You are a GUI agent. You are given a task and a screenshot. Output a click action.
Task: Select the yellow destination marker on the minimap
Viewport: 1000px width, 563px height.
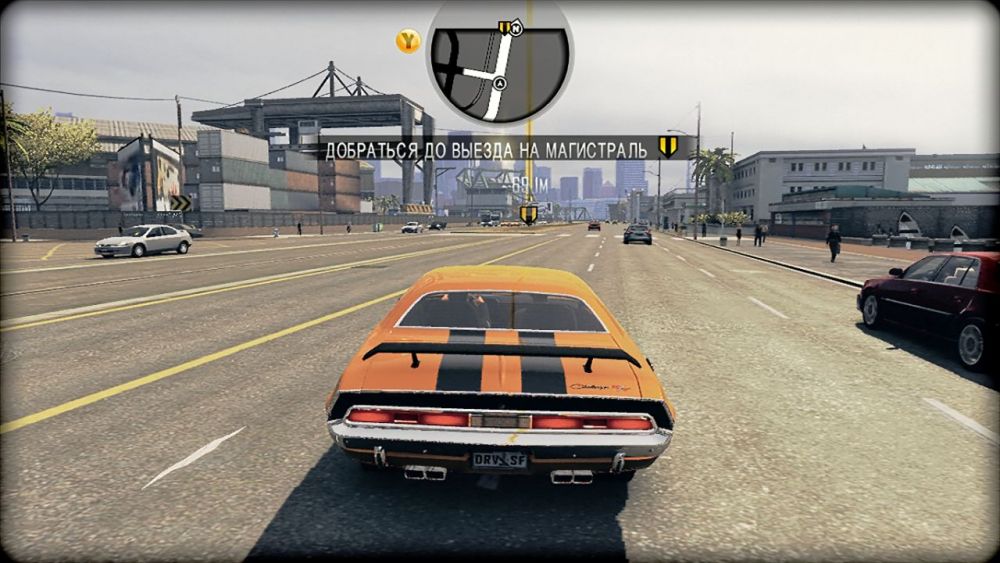coord(505,28)
